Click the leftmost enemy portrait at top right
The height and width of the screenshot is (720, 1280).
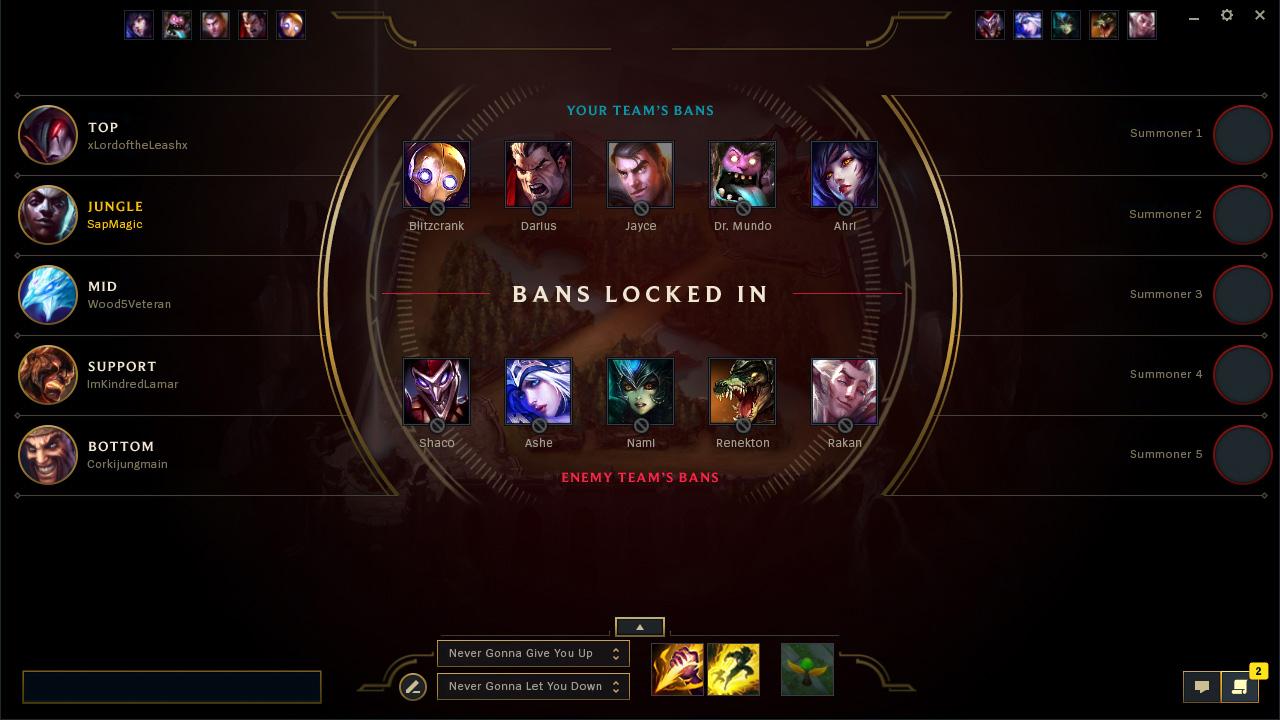click(990, 25)
